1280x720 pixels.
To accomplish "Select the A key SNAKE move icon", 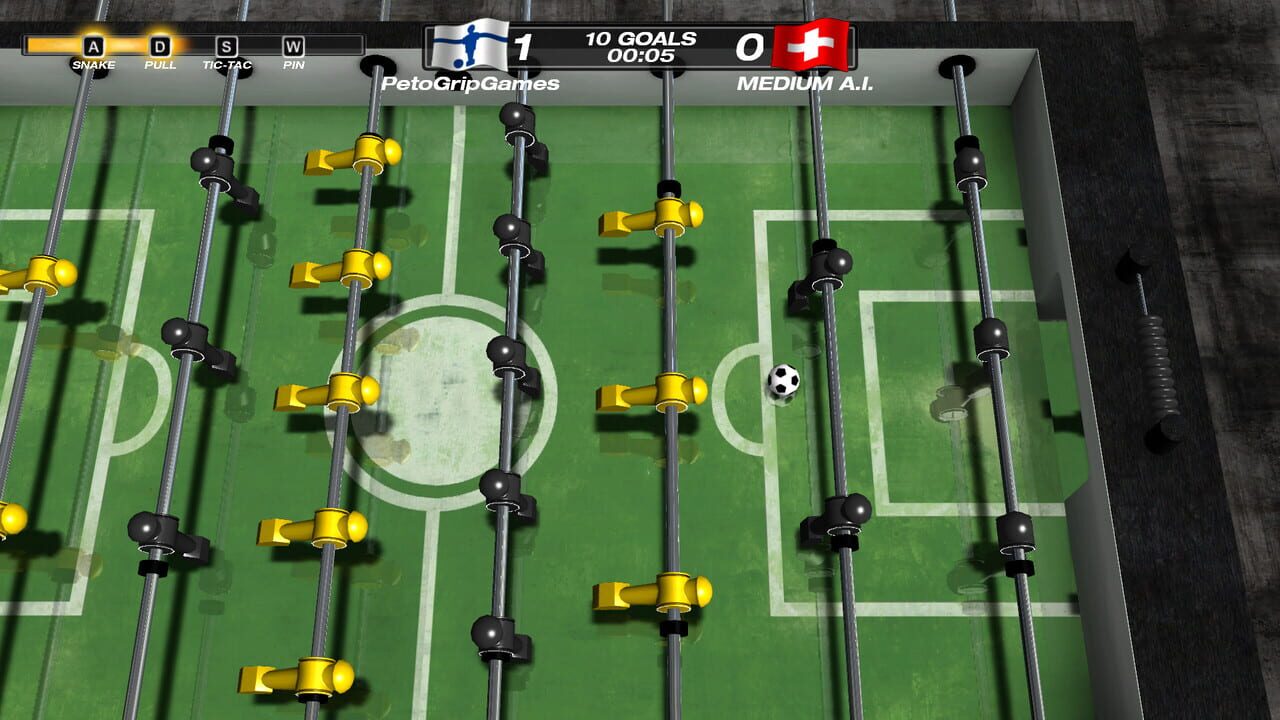I will coord(93,44).
